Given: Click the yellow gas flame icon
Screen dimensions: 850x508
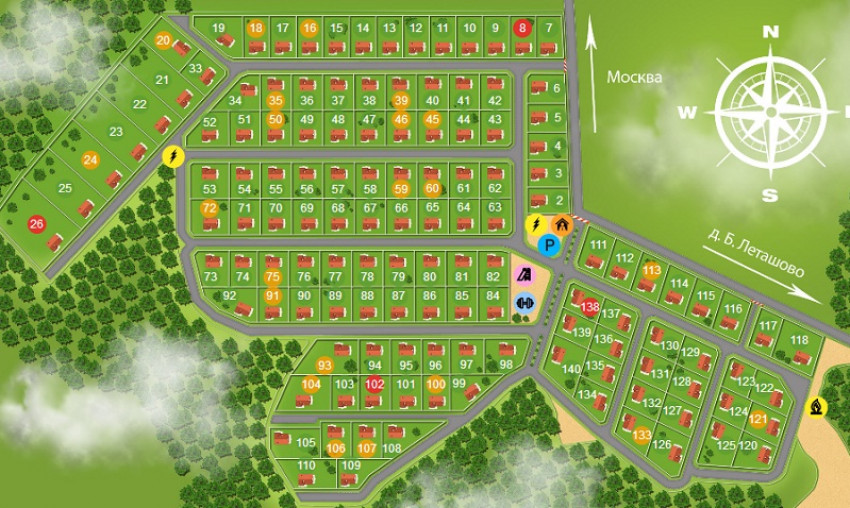Looking at the screenshot, I should click(x=817, y=407).
